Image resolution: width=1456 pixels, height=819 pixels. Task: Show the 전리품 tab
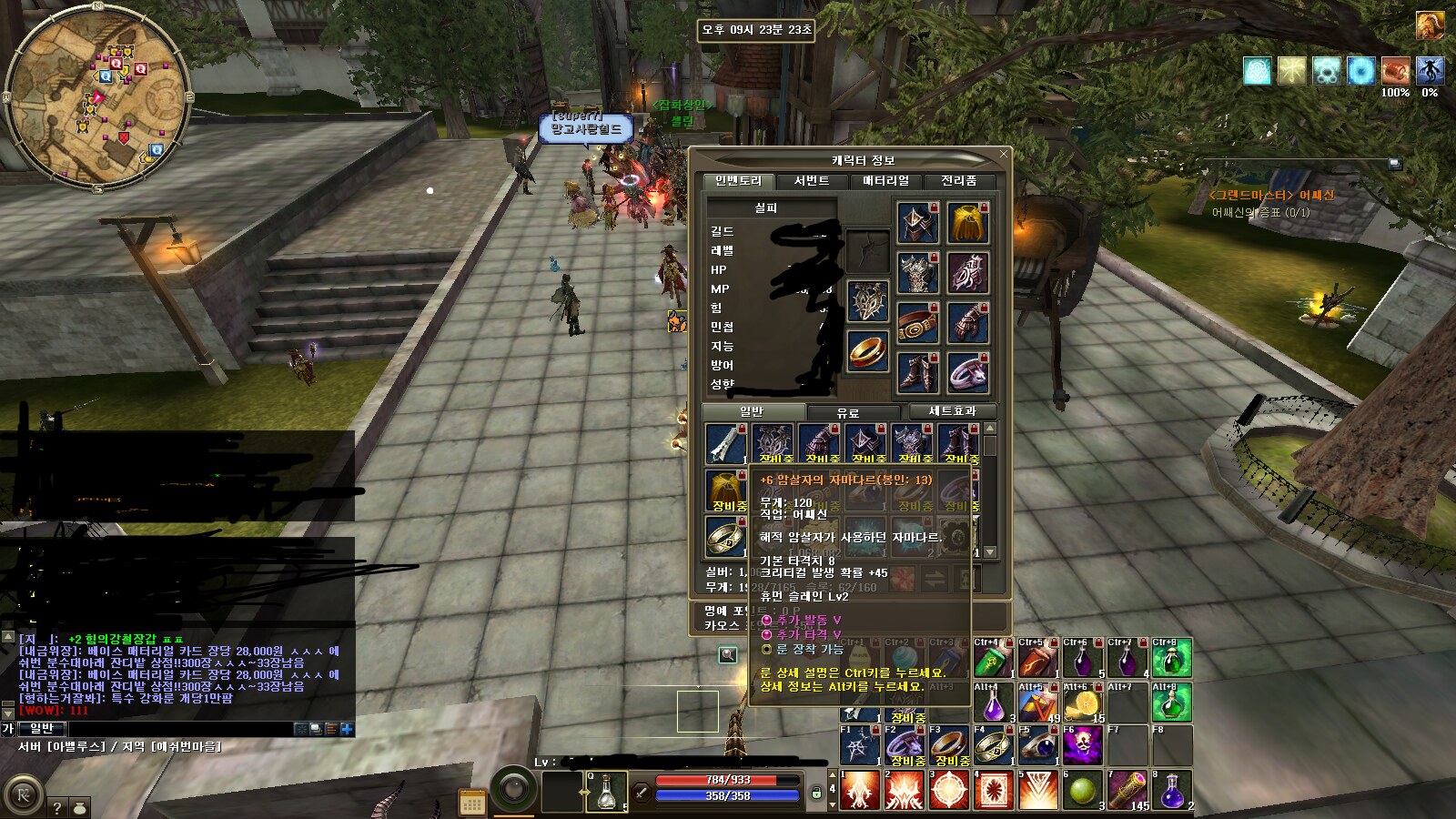[x=958, y=181]
